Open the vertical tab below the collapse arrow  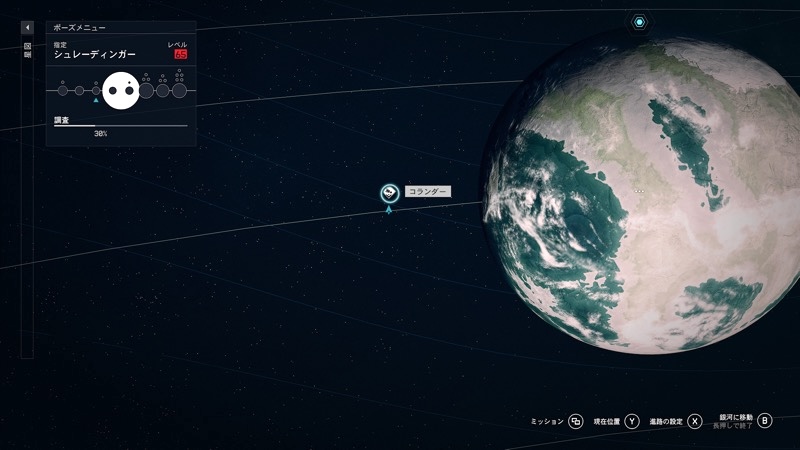27,50
